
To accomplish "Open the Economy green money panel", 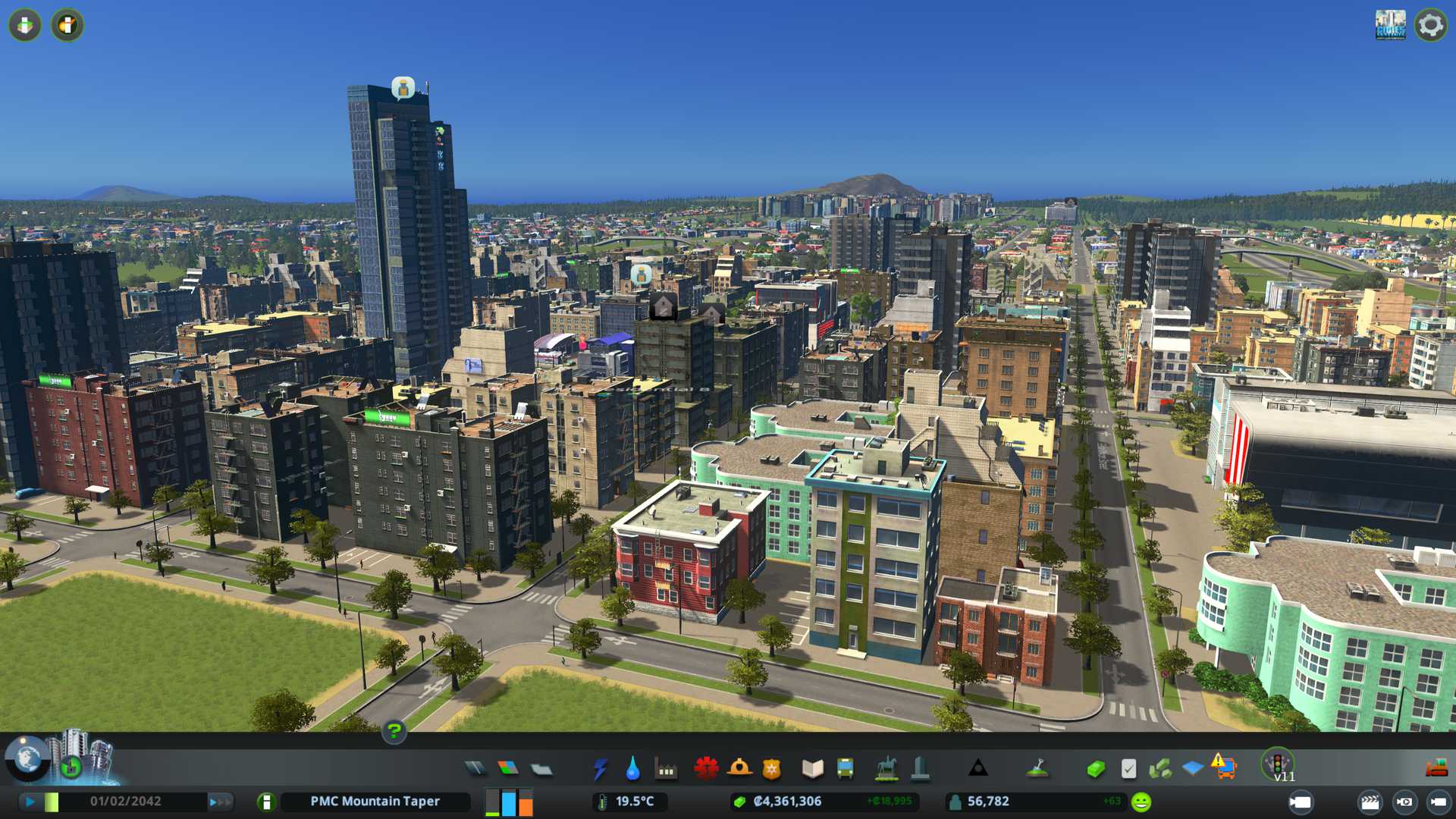I will (1096, 769).
